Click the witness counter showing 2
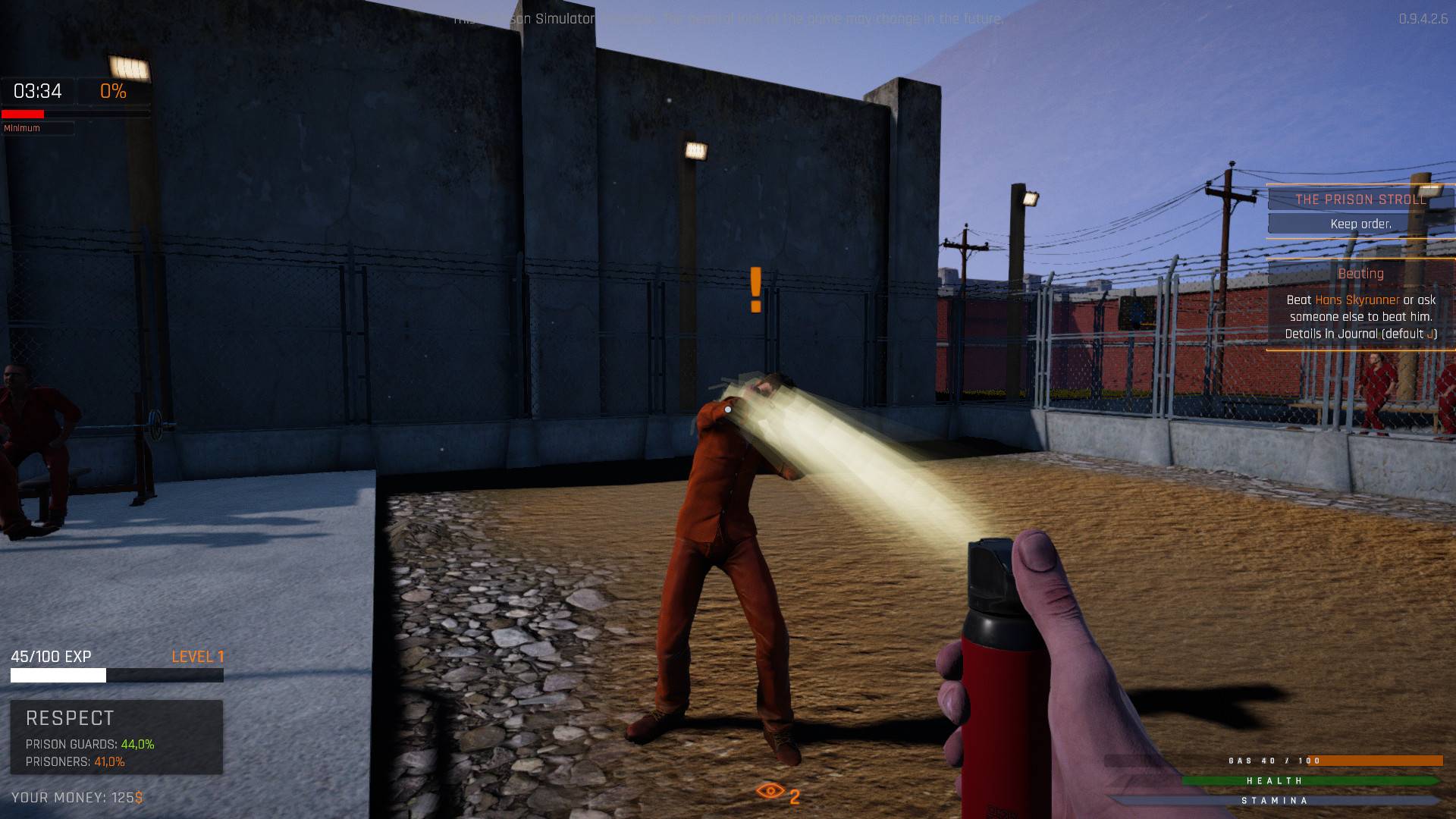This screenshot has width=1456, height=819. point(794,795)
